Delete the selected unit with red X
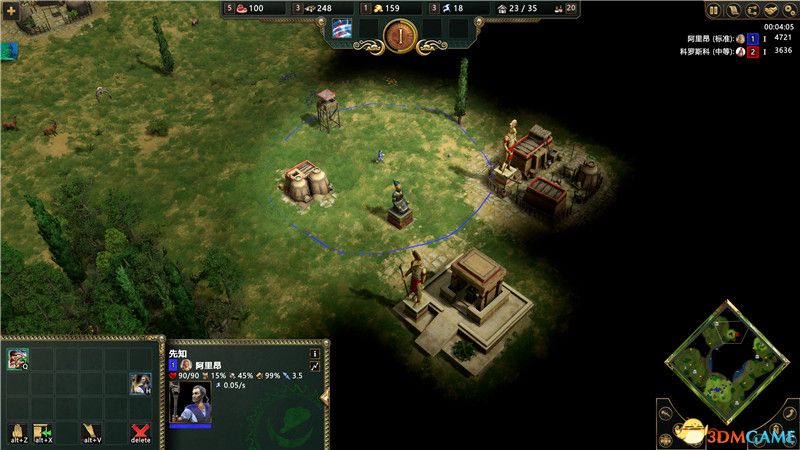Viewport: 800px width, 450px height. [141, 433]
